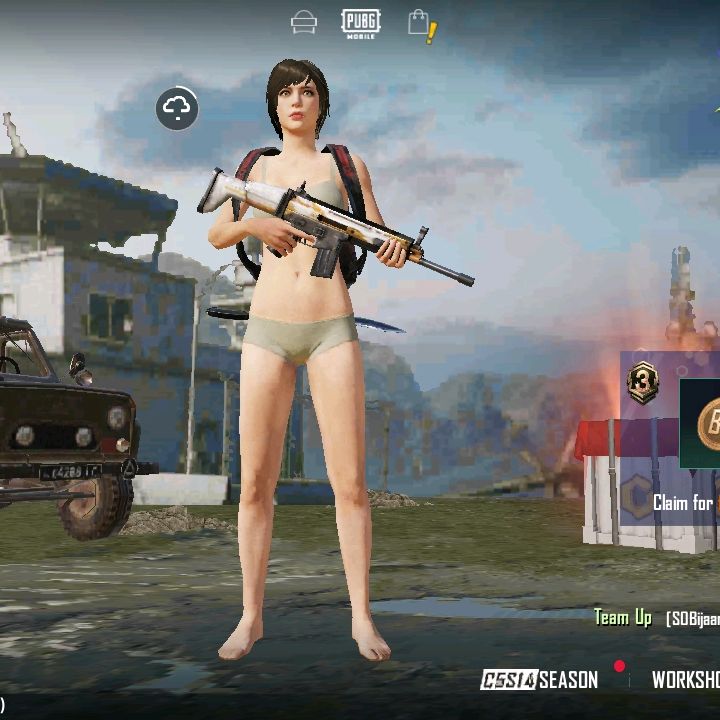
Task: Open the Workshop menu
Action: (686, 680)
